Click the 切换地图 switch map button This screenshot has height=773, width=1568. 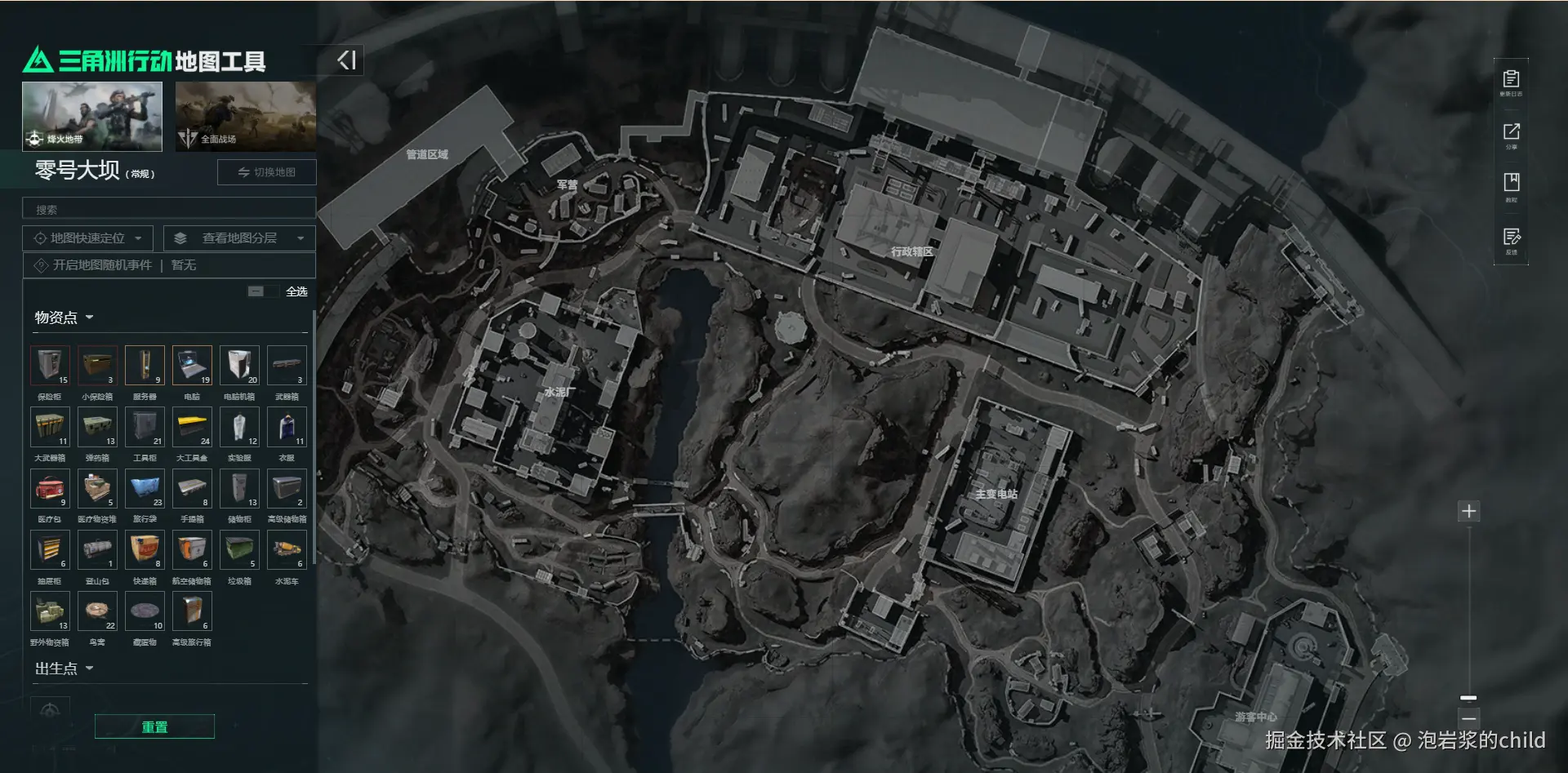point(266,172)
